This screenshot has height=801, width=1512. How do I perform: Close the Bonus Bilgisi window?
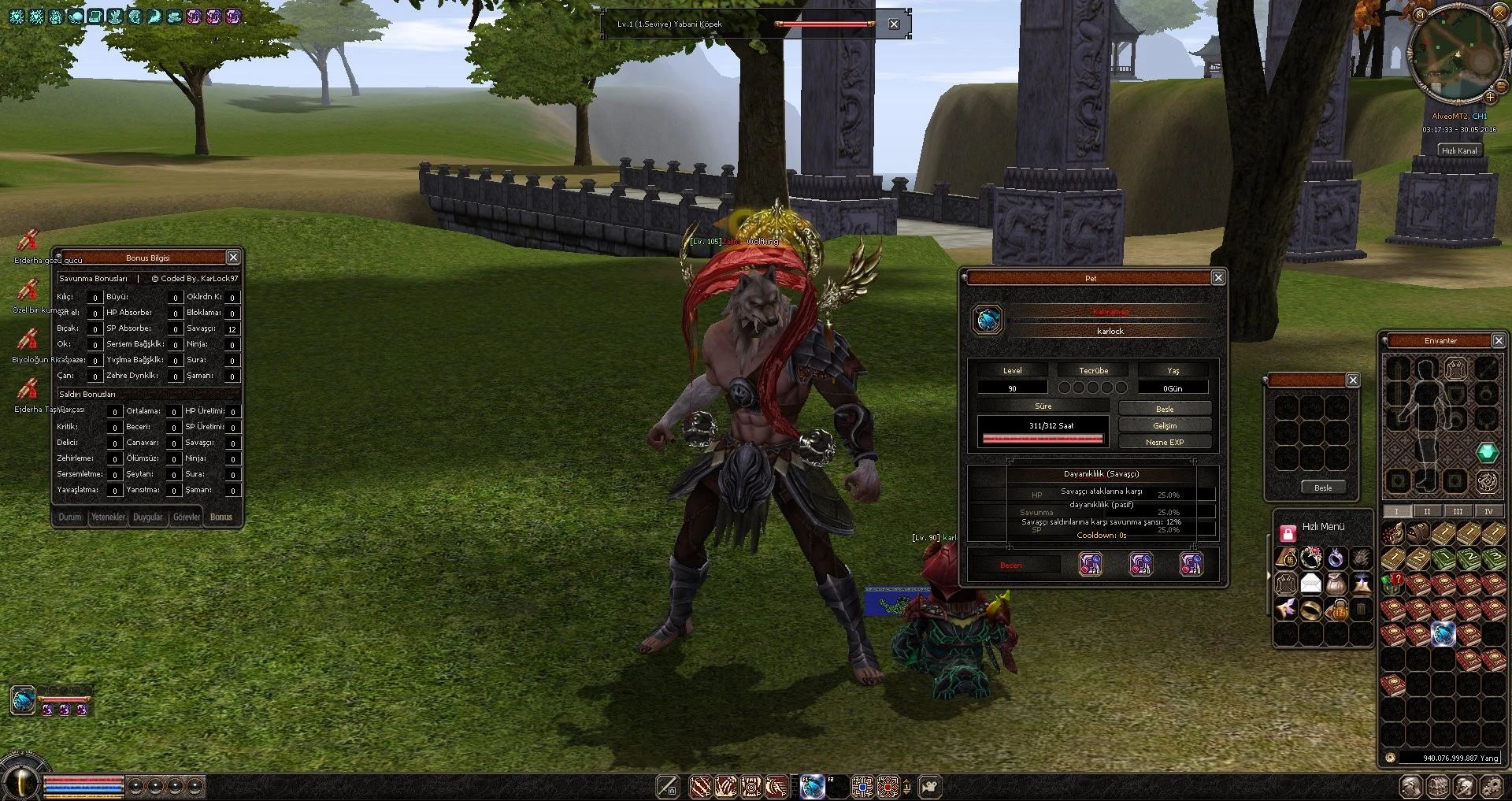point(233,258)
